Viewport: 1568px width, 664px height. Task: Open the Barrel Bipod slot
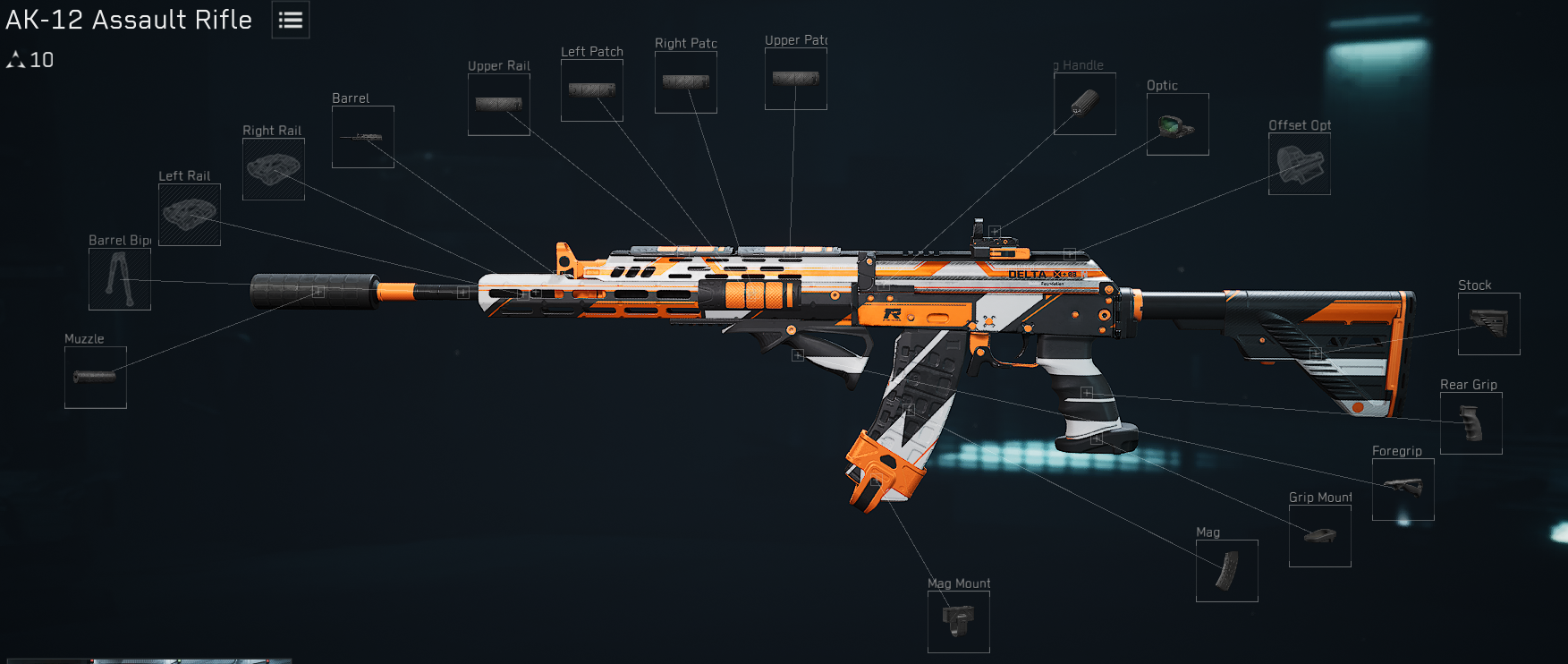119,278
